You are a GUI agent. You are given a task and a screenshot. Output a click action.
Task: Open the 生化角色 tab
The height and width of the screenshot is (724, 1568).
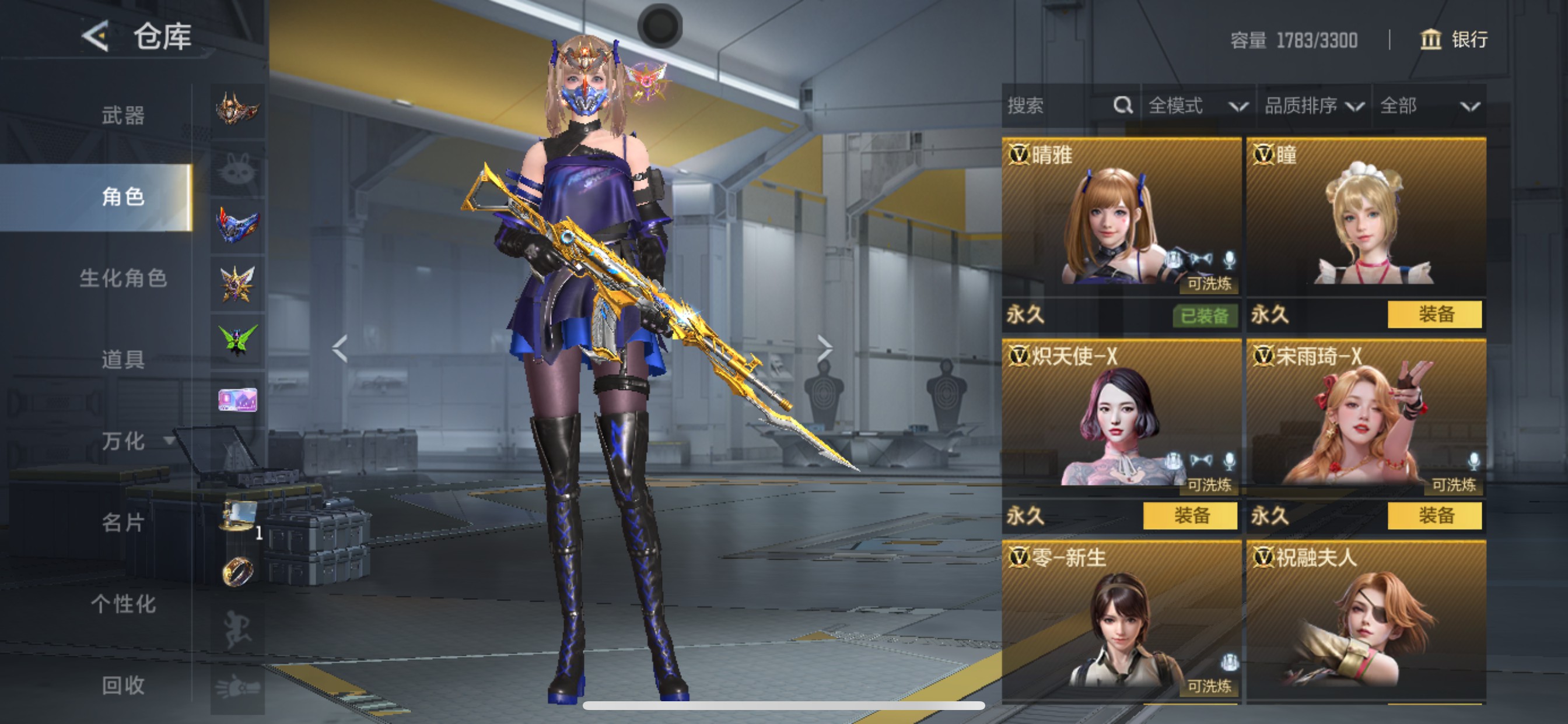[x=123, y=278]
